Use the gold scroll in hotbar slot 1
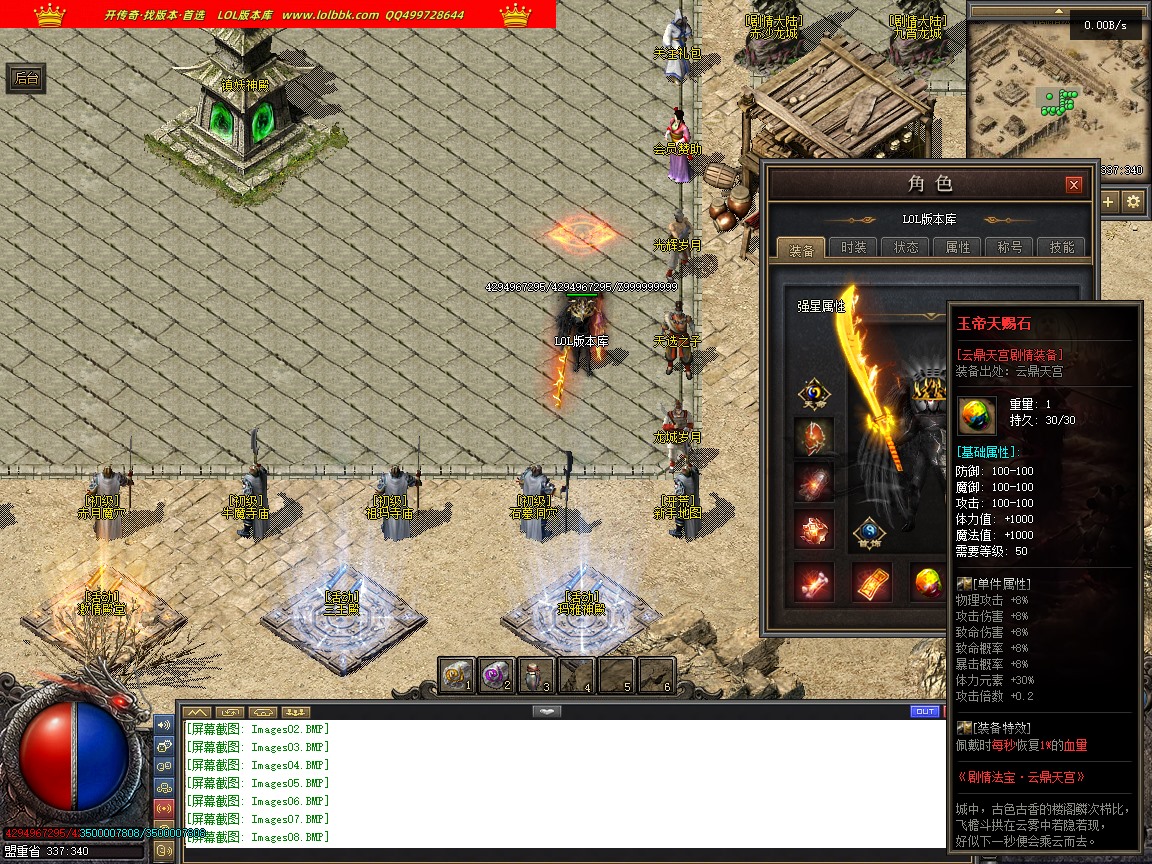 click(456, 676)
